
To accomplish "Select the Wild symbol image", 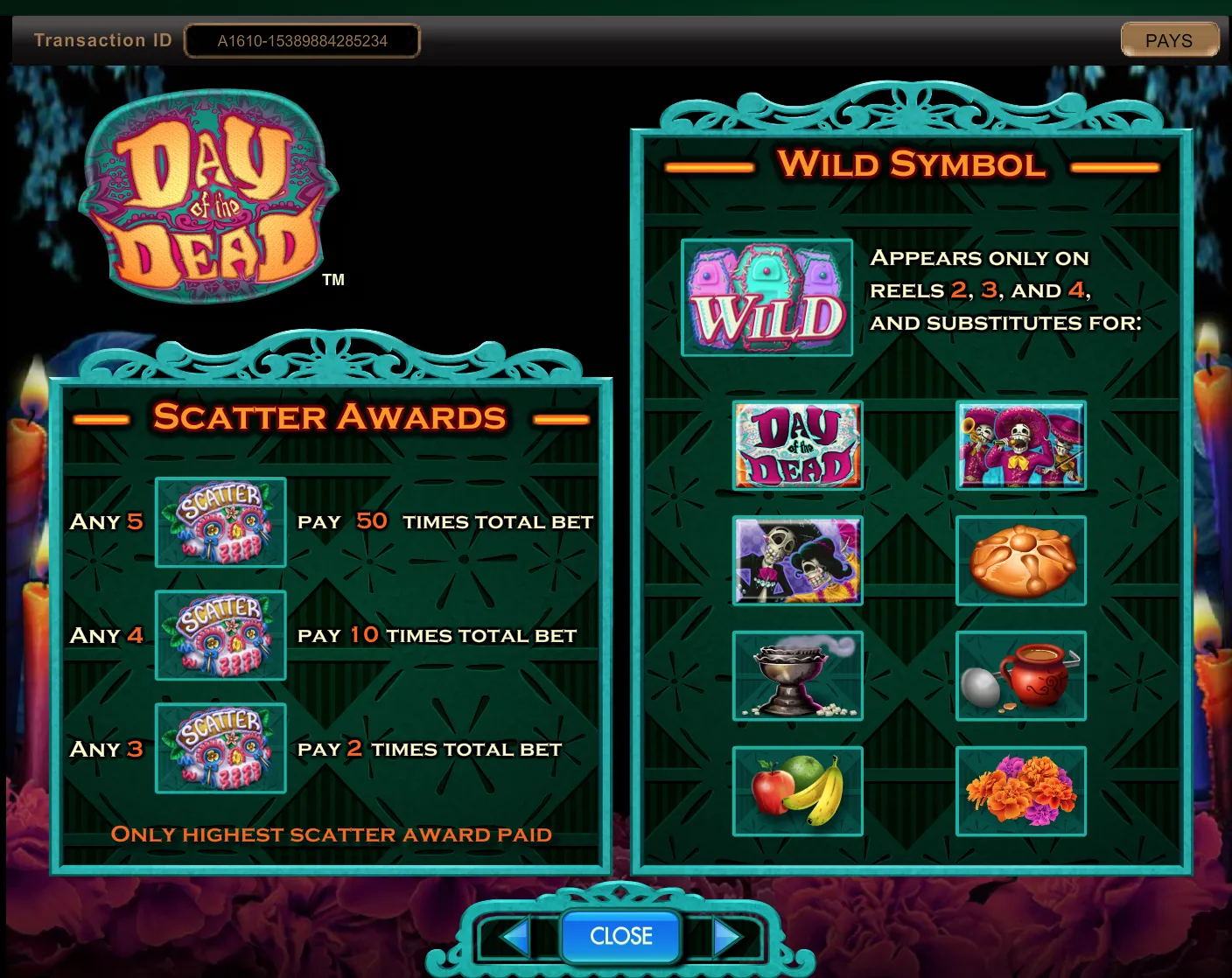I will [767, 297].
